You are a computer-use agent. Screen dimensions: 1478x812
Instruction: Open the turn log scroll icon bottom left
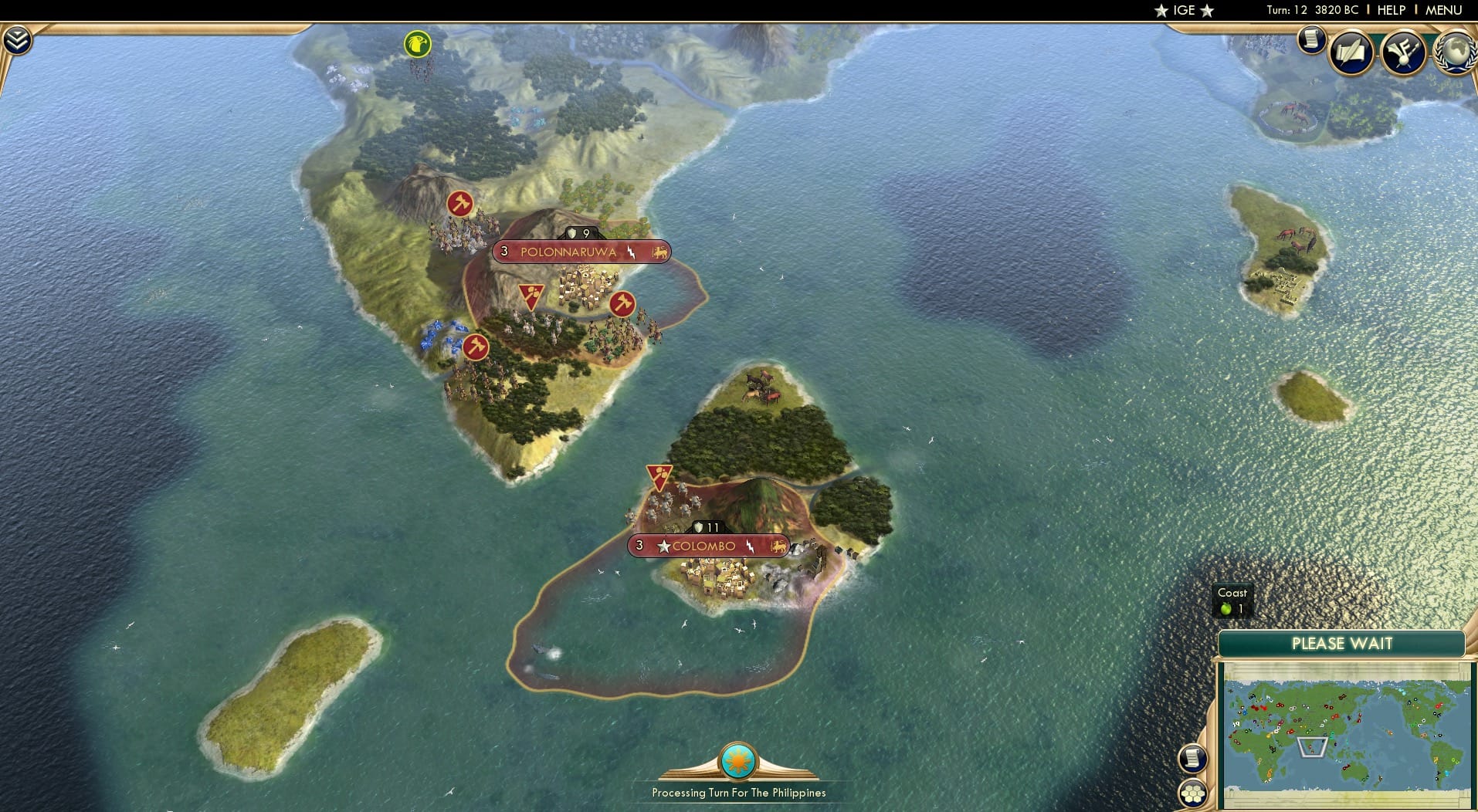tap(1192, 756)
